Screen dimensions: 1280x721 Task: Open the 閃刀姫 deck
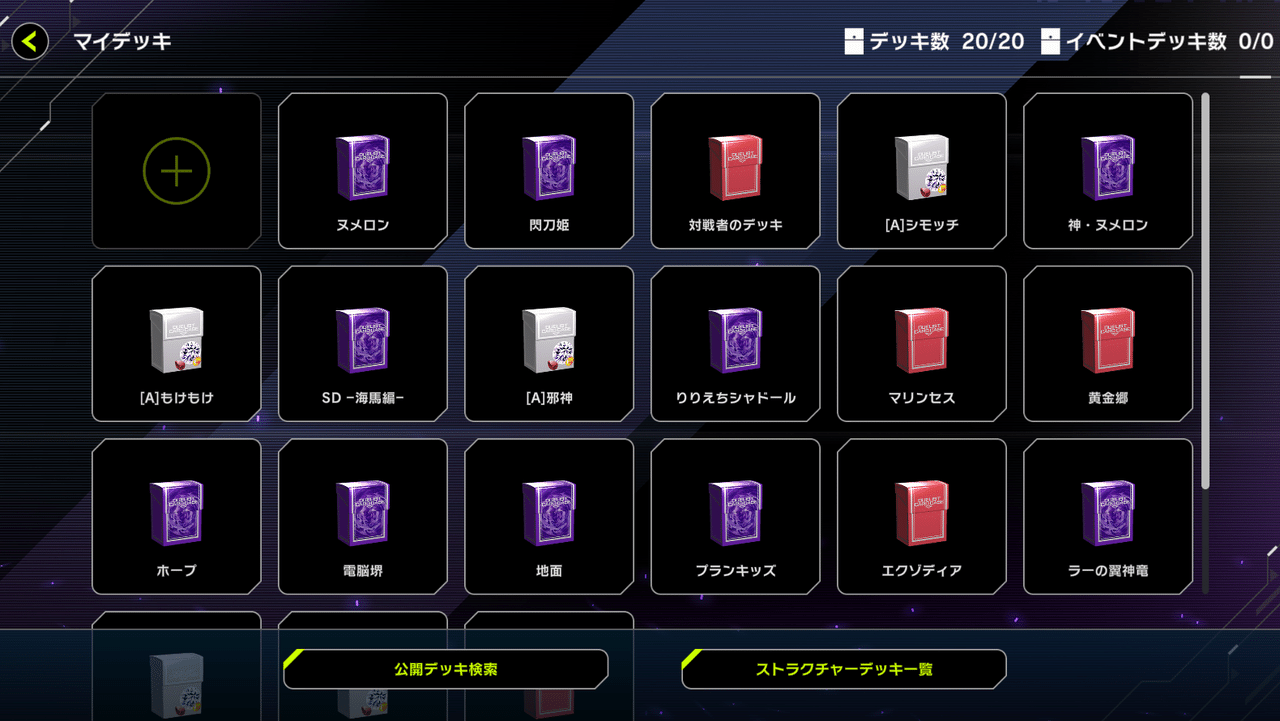click(548, 170)
